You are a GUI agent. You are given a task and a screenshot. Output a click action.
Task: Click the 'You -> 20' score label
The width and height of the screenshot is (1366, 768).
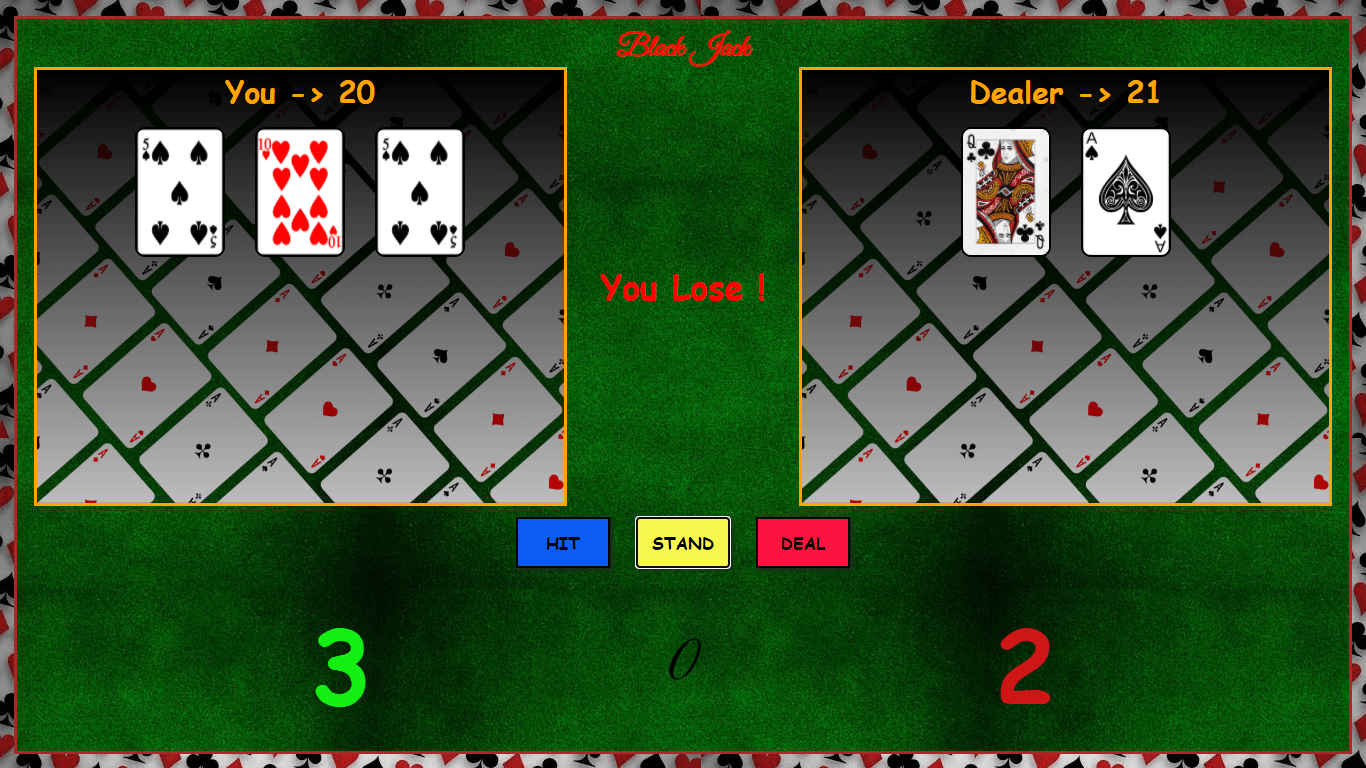[x=300, y=93]
